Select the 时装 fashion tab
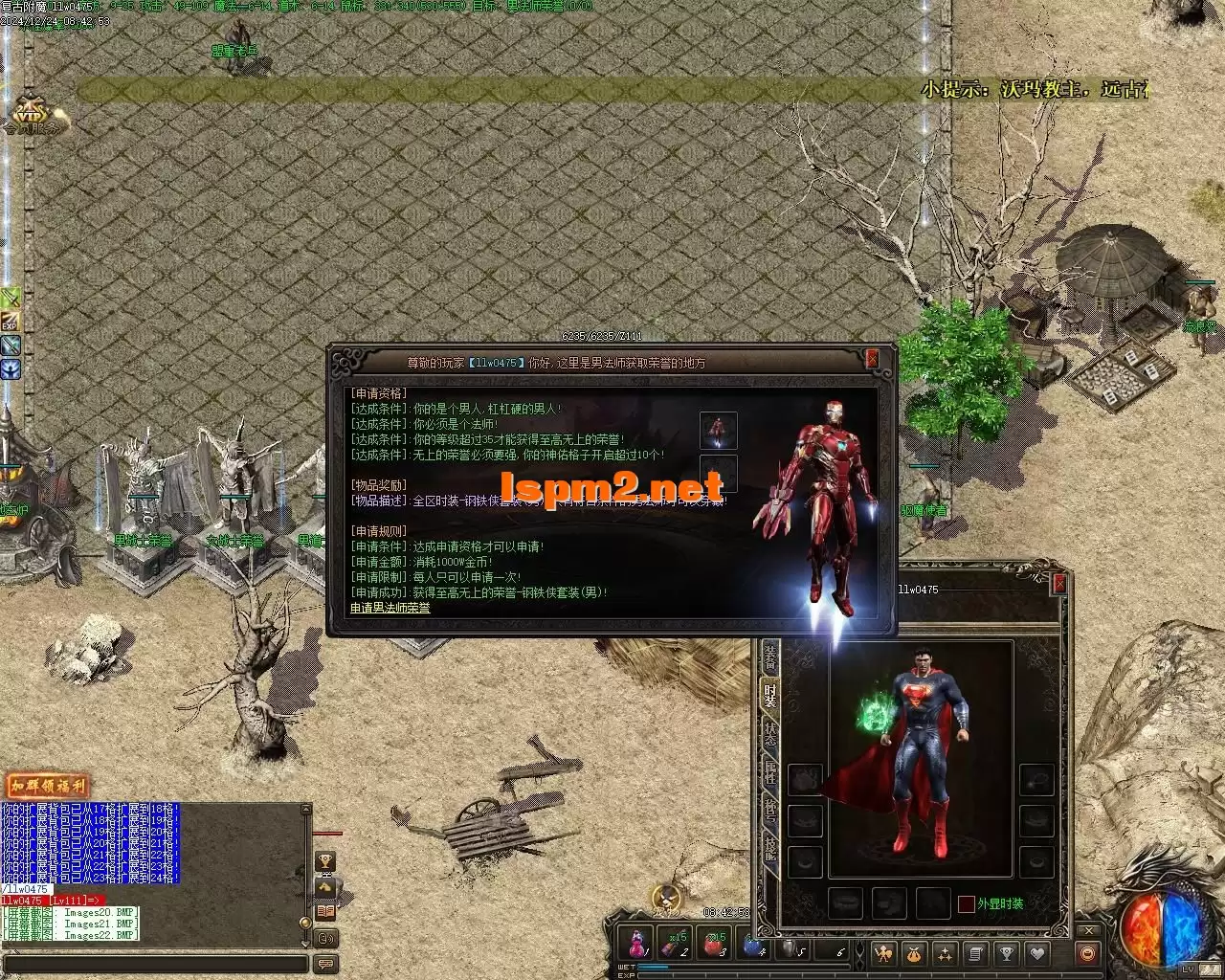Screen dimensions: 1225x980 770,696
